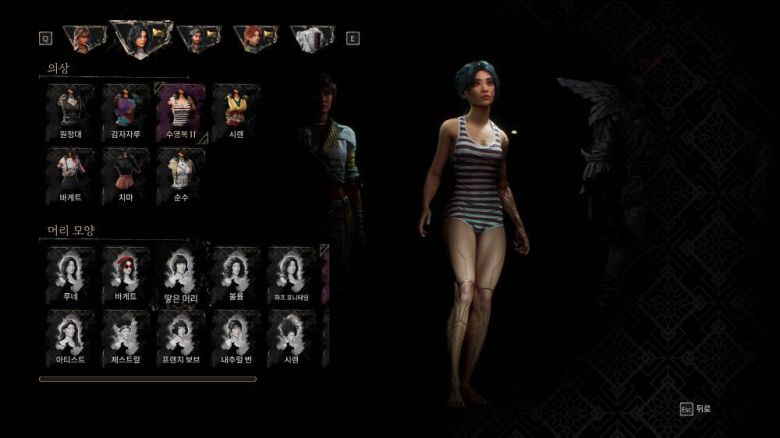Apply the 시렌 hairstyle
780x438 pixels.
coord(292,335)
